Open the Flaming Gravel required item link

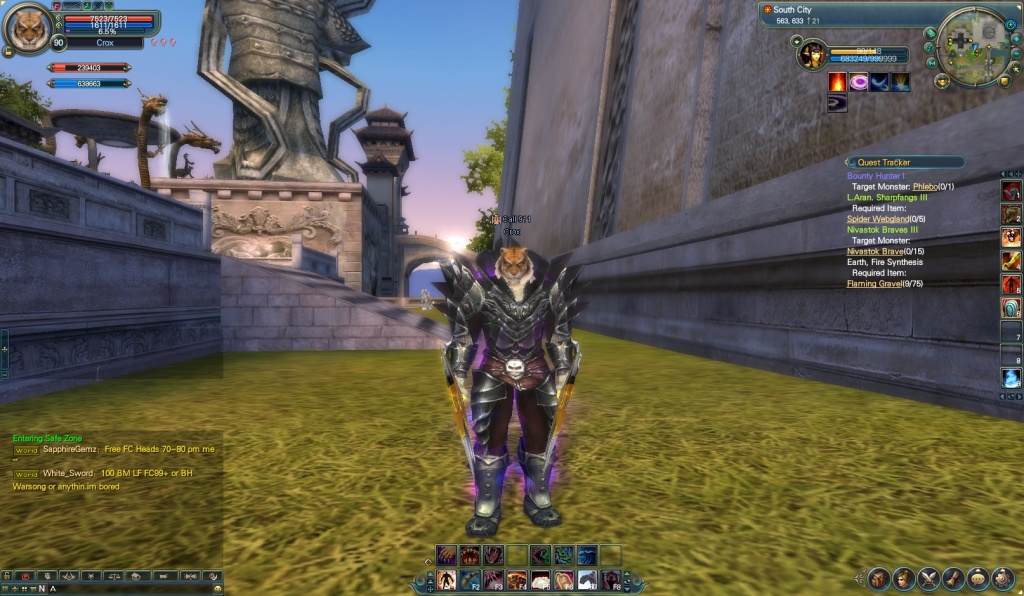coord(874,283)
